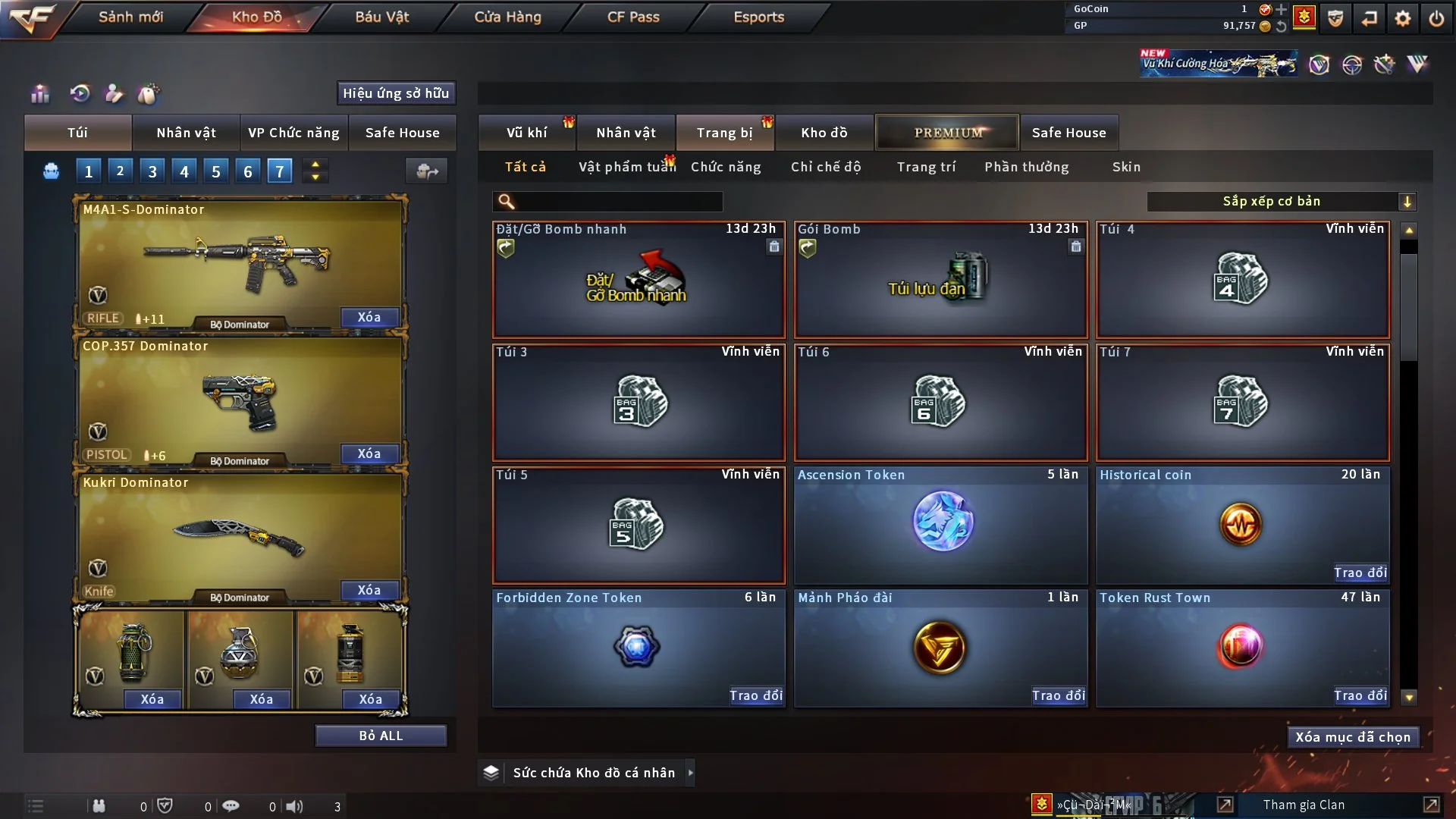
Task: Filter items by Chức năng
Action: 726,167
